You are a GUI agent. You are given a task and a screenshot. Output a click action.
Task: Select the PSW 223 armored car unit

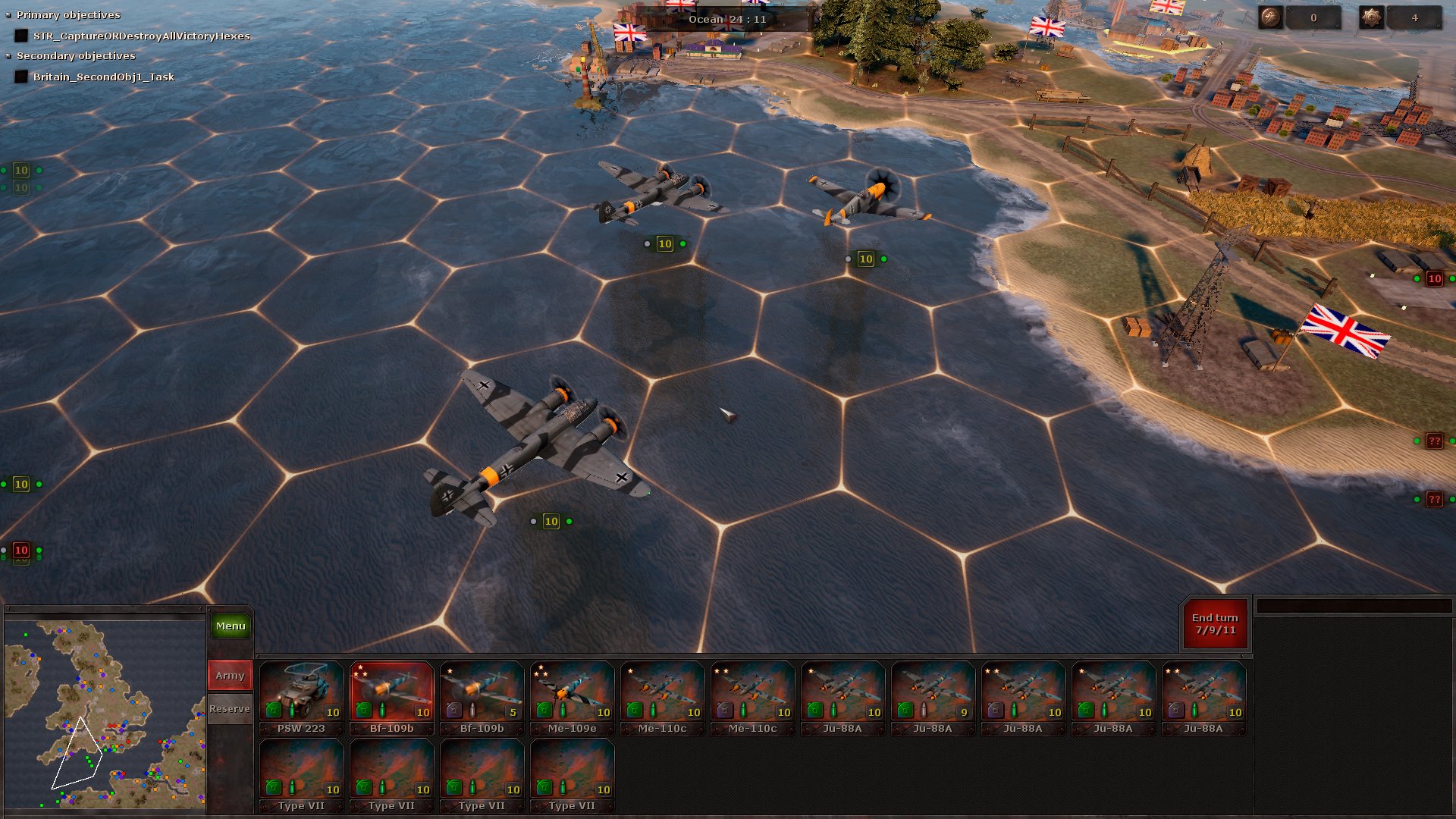click(301, 695)
